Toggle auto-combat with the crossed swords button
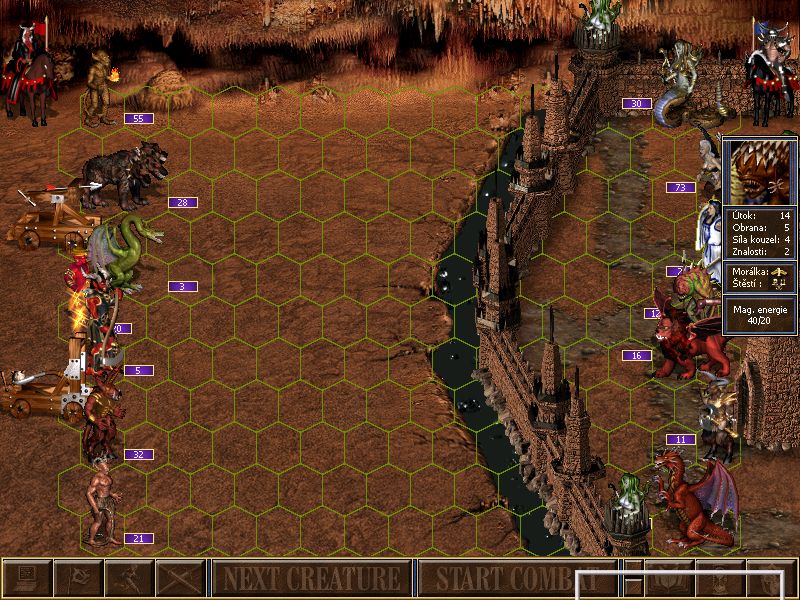This screenshot has width=800, height=600. click(180, 578)
